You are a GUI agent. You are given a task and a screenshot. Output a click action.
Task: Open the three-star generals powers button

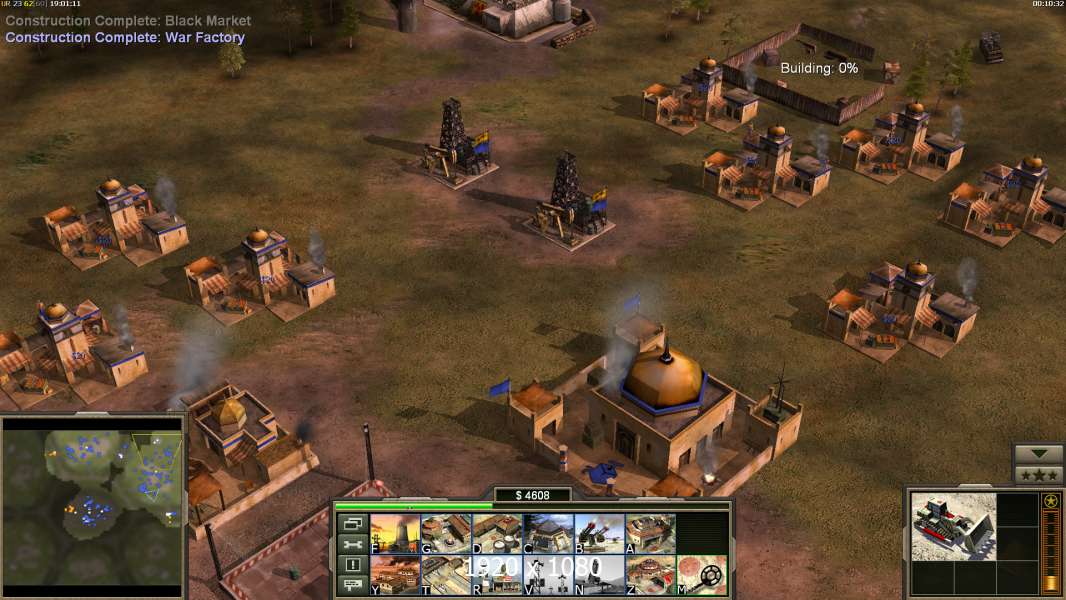point(1038,475)
